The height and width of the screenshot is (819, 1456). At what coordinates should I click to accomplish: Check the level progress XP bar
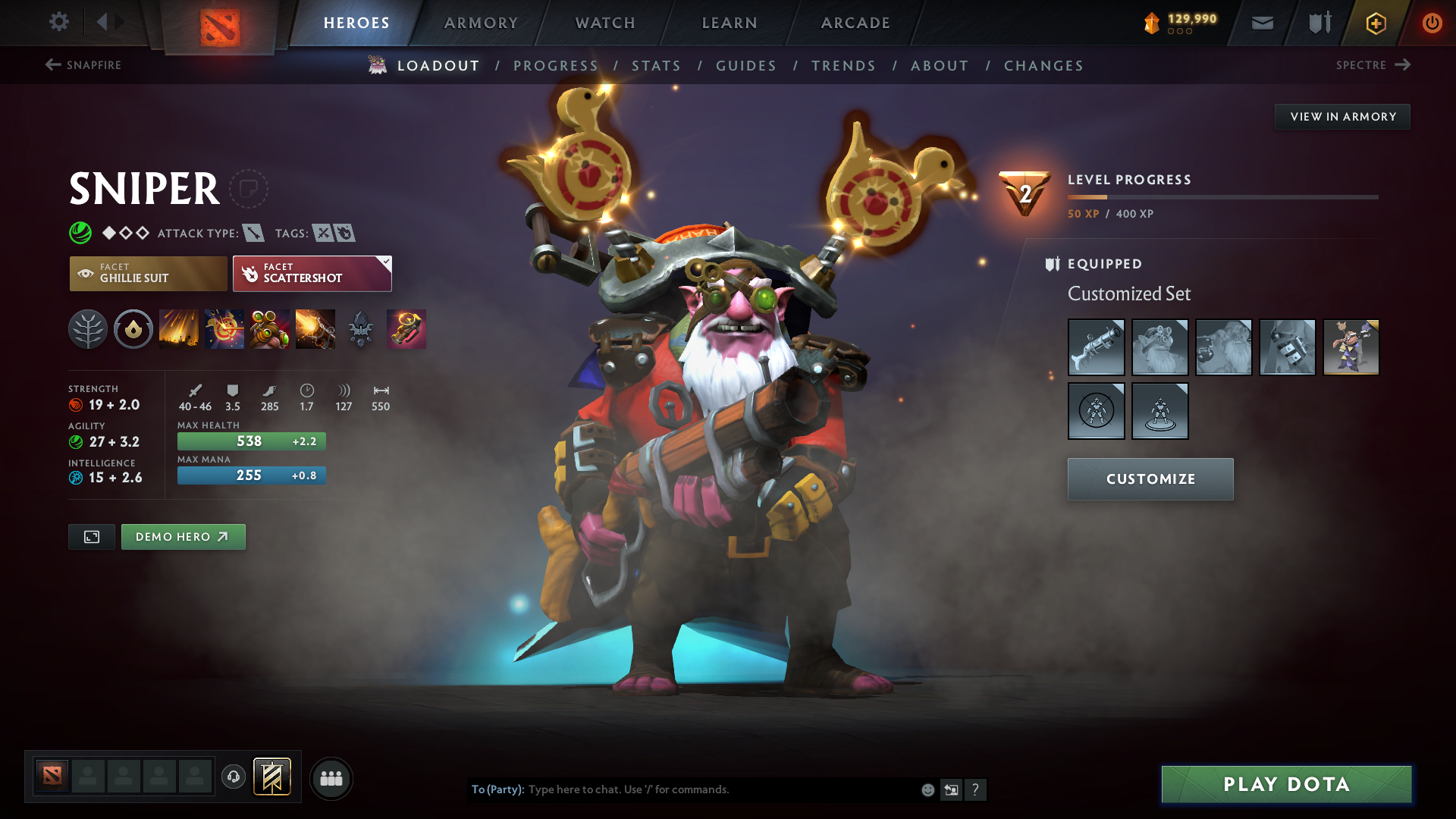click(1222, 196)
